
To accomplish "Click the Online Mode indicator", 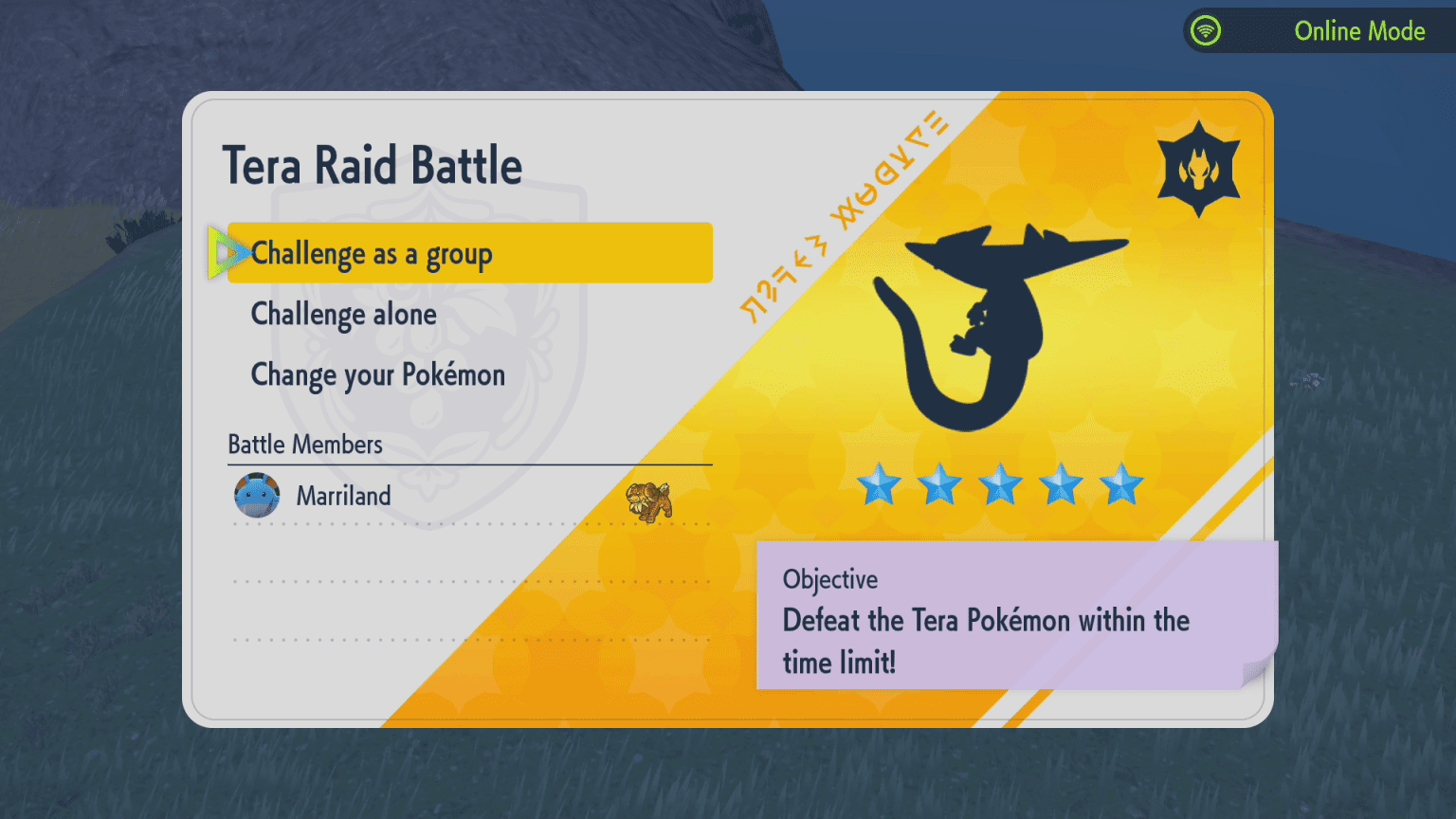I will click(1321, 31).
